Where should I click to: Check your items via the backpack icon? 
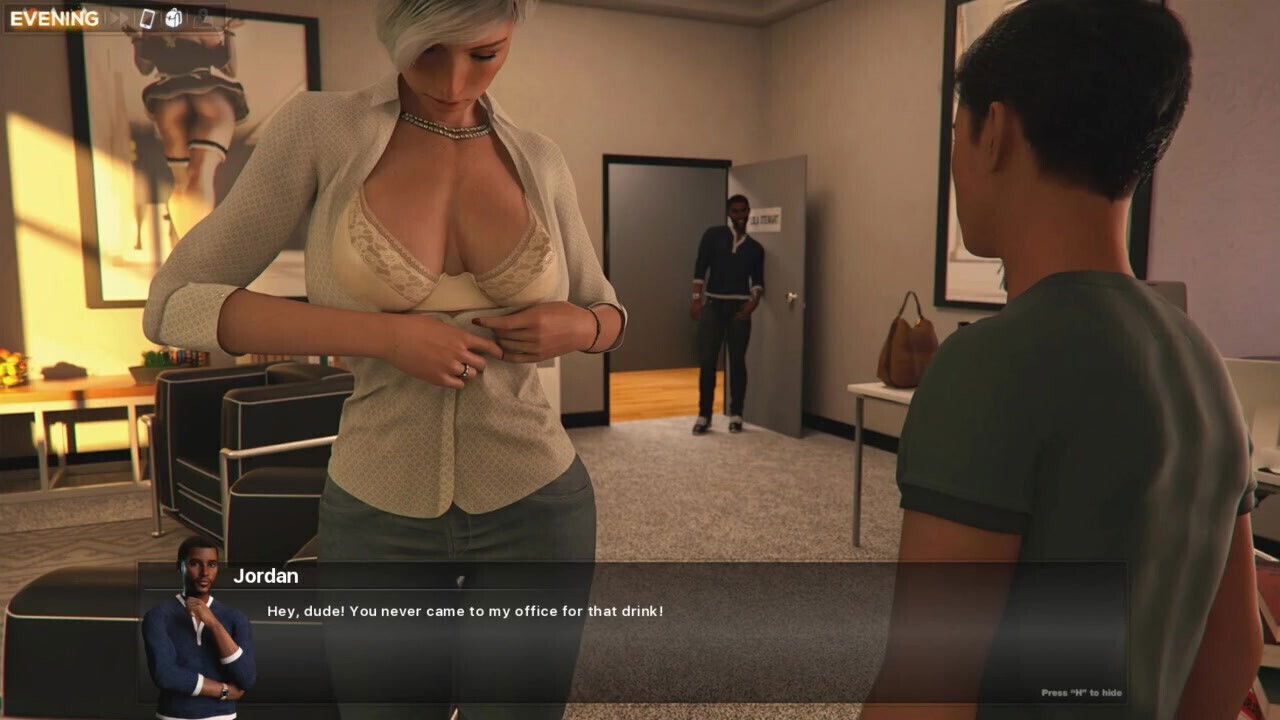coord(174,18)
